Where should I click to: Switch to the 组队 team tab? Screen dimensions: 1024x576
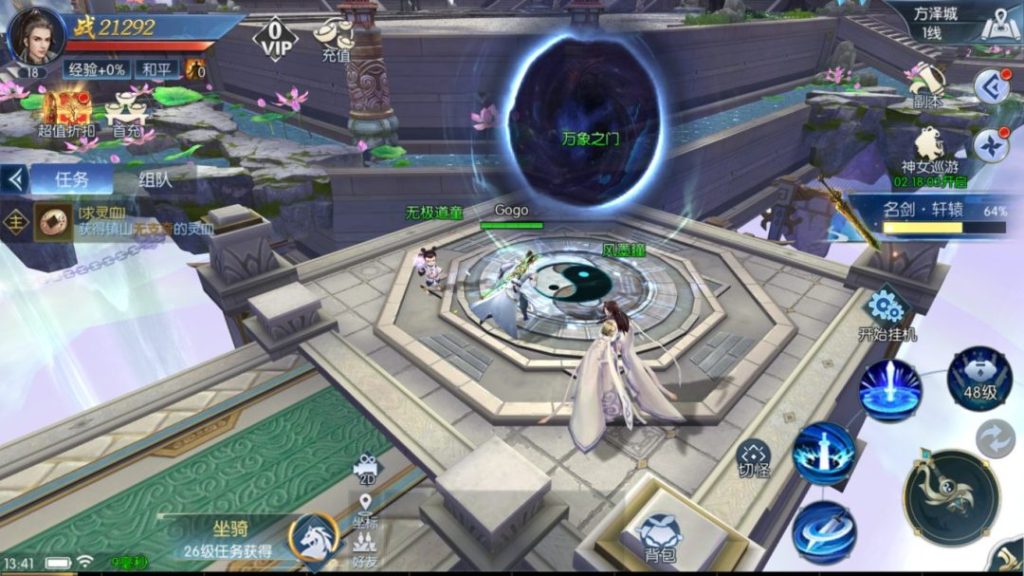155,181
